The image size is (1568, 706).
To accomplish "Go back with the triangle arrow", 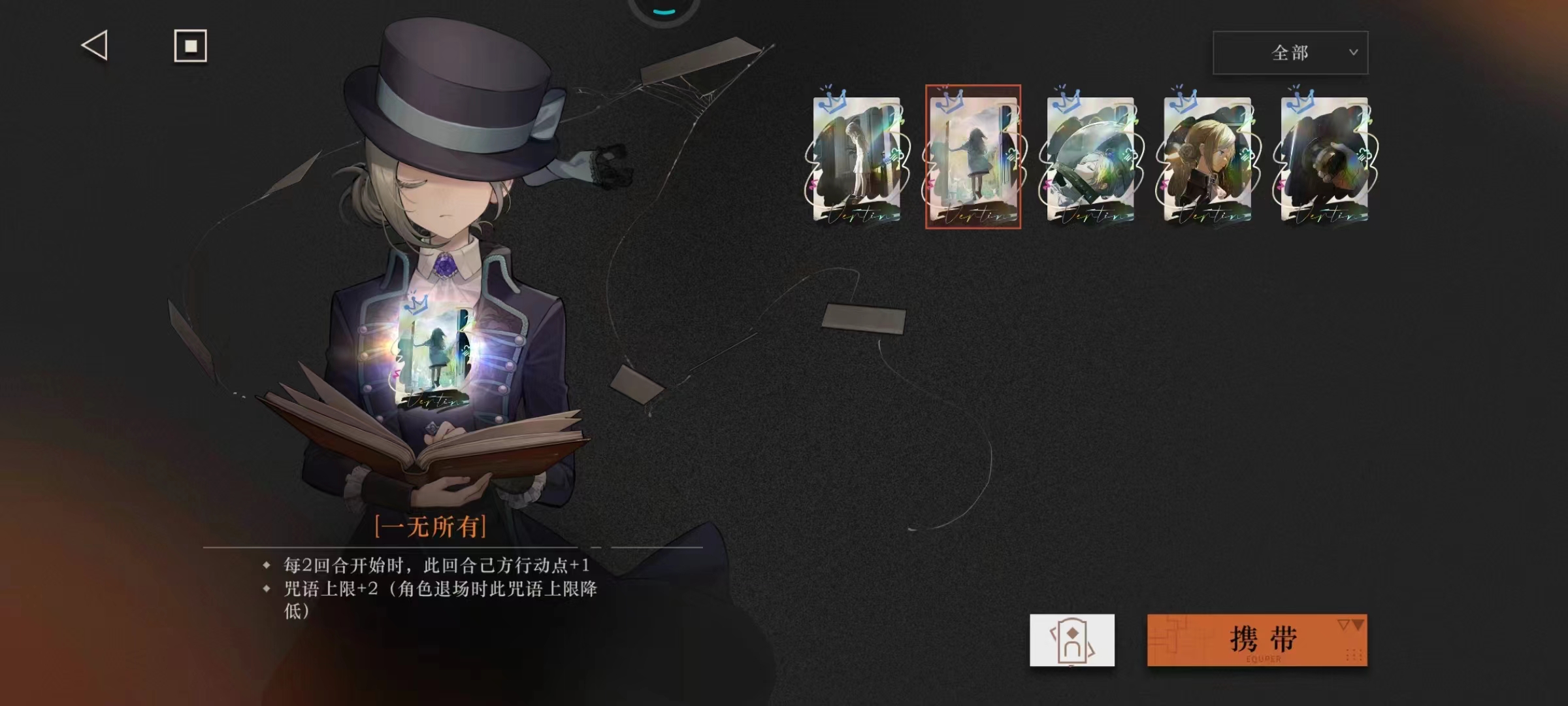I will coord(95,46).
